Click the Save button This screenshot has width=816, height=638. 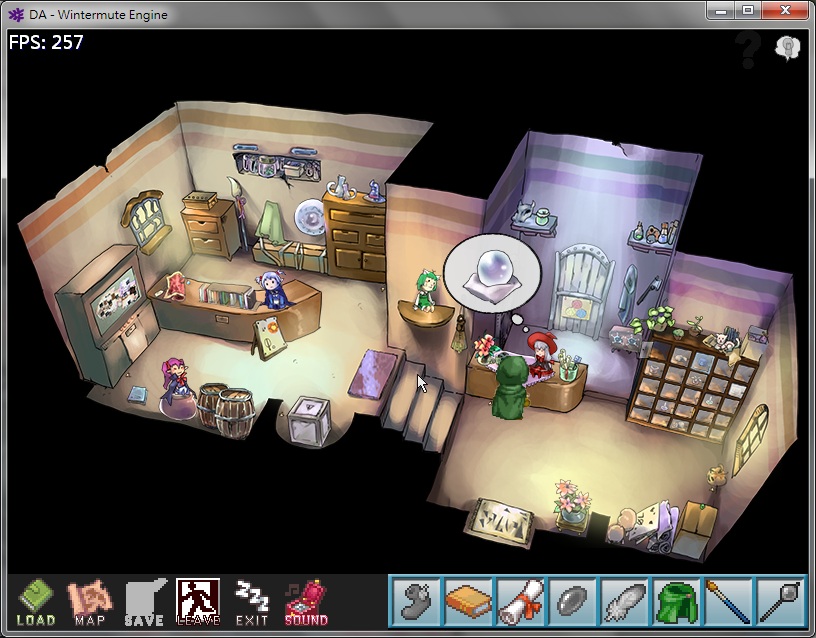[144, 603]
